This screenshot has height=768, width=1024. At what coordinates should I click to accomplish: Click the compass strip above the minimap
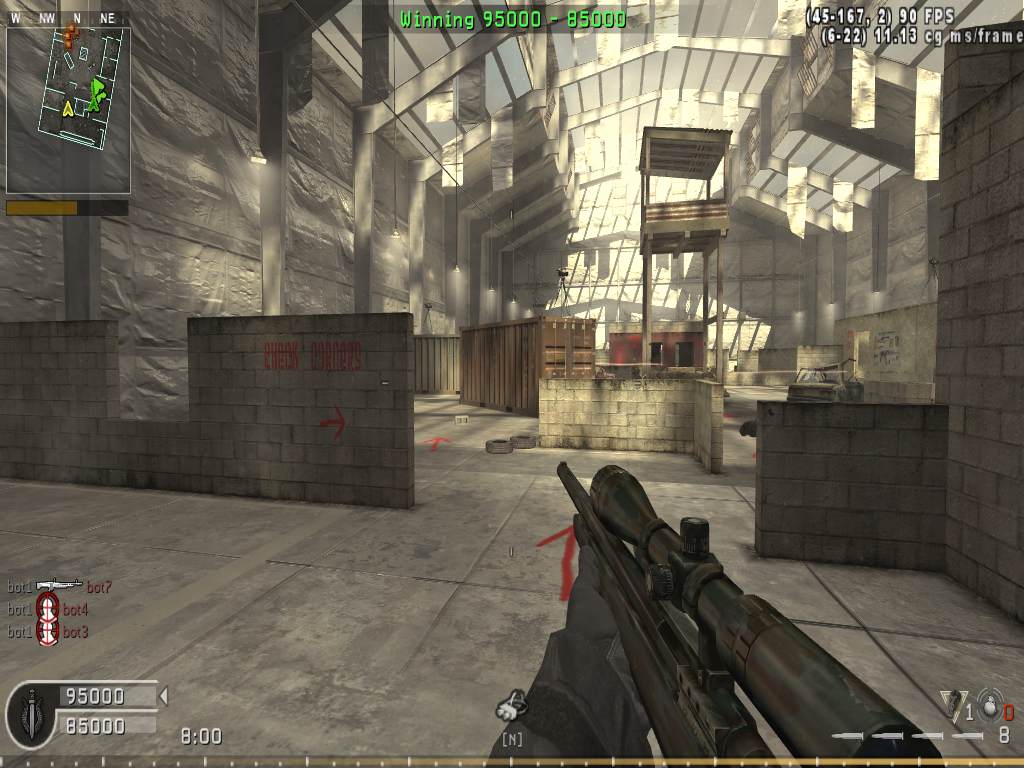(x=66, y=18)
